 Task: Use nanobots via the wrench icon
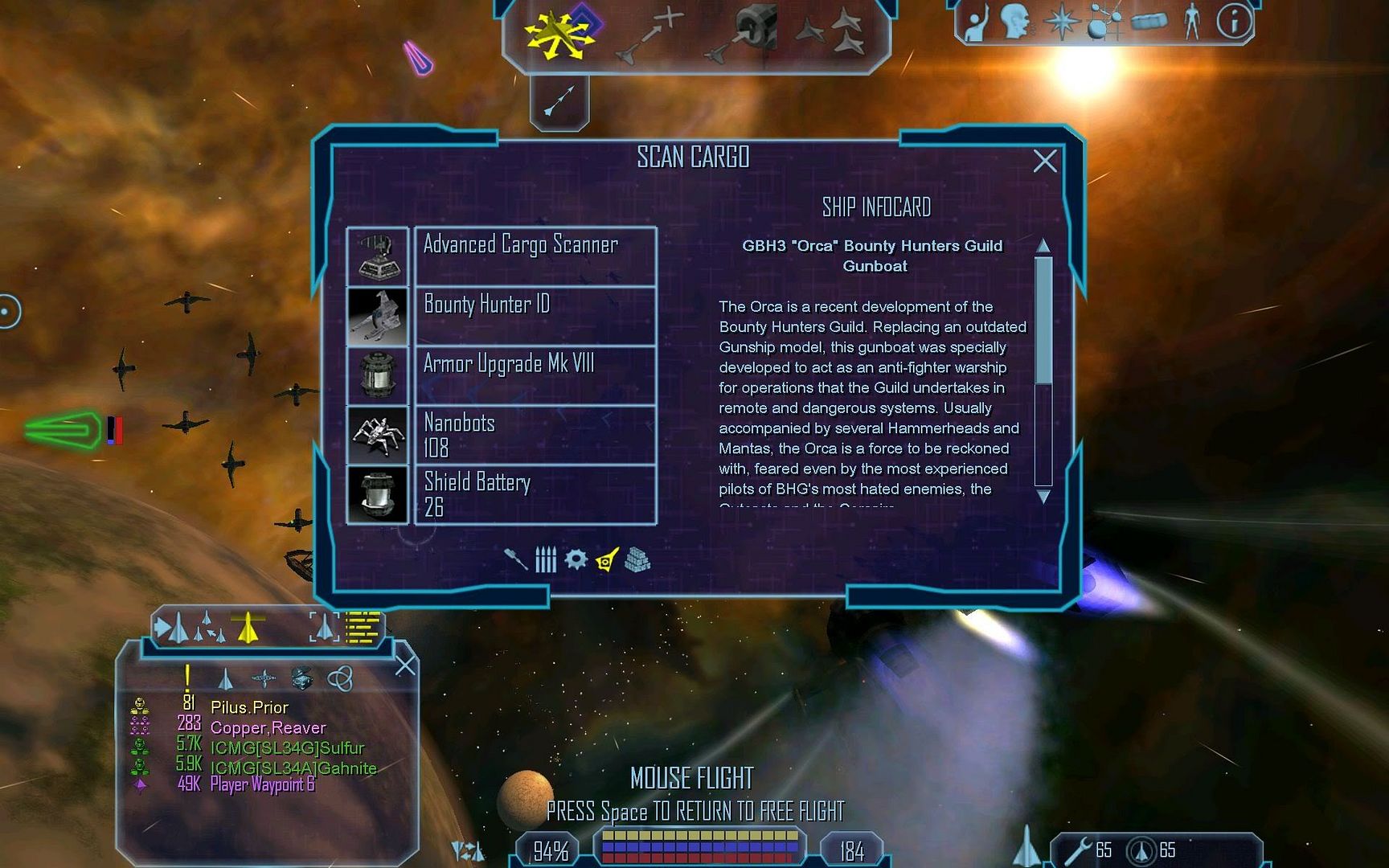(x=1079, y=851)
